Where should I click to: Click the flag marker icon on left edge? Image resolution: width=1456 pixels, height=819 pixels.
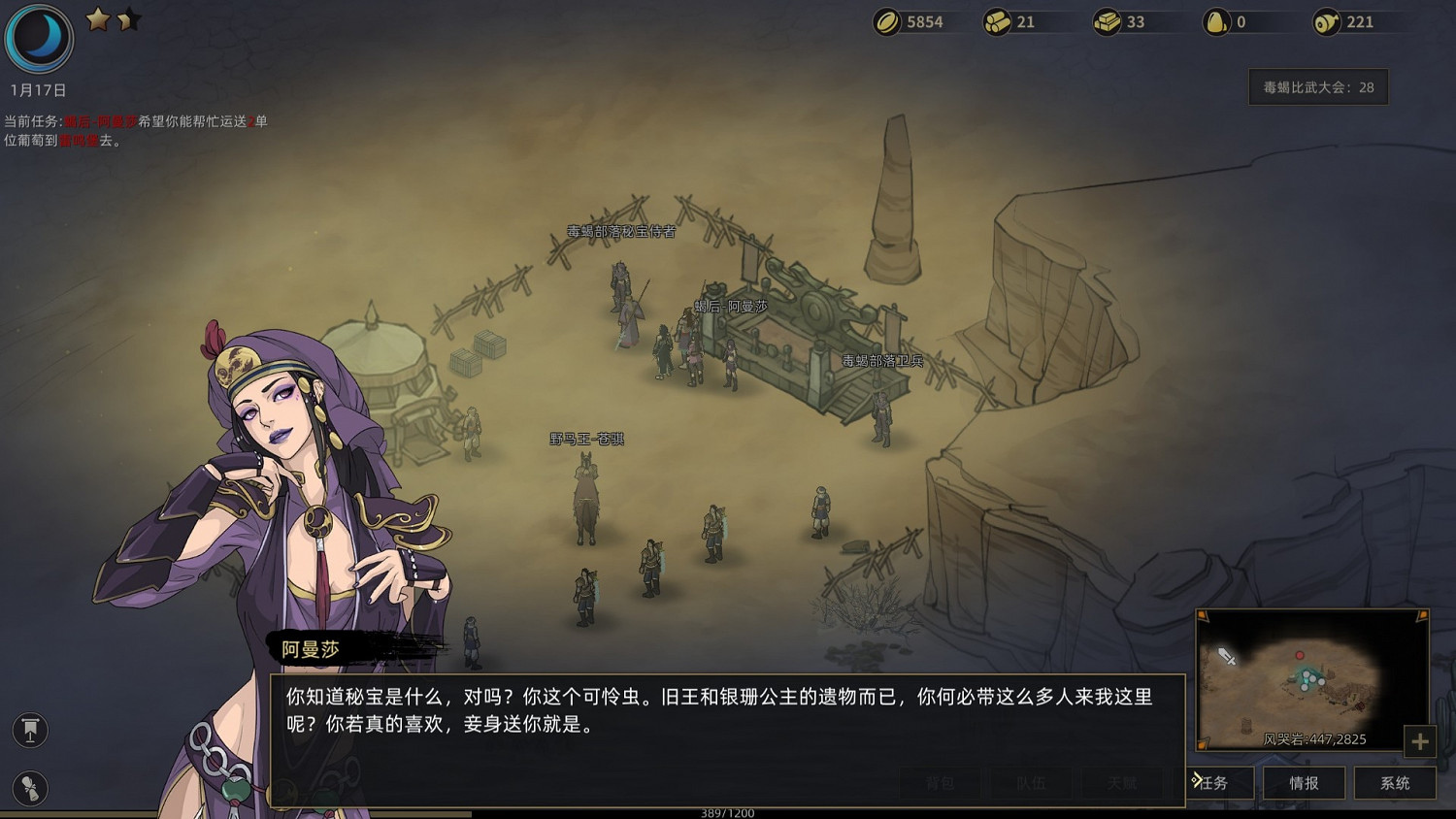(29, 732)
